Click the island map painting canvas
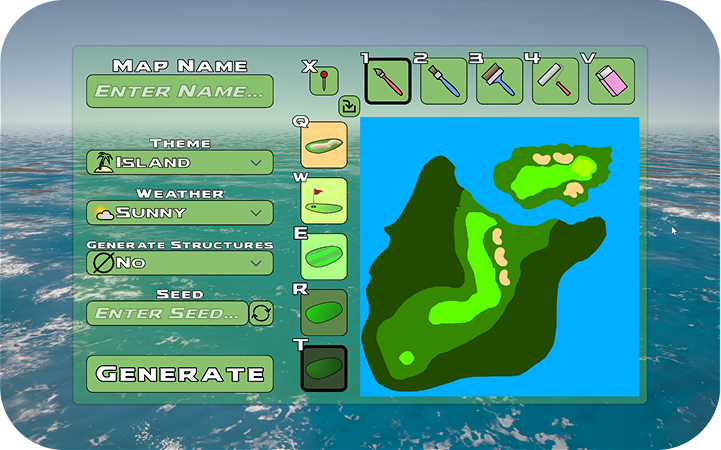 (x=499, y=257)
